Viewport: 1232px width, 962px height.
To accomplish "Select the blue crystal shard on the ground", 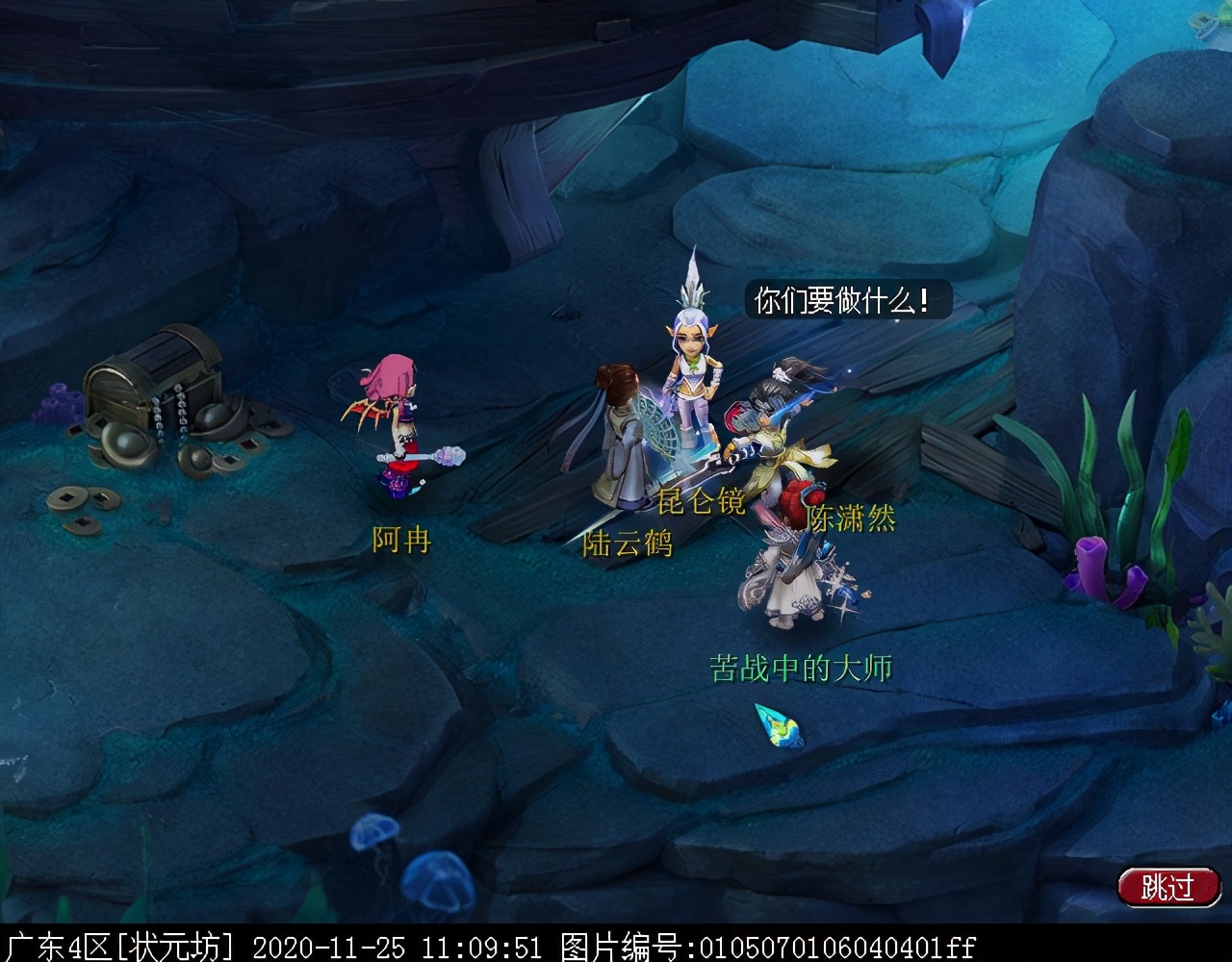I will pos(778,729).
